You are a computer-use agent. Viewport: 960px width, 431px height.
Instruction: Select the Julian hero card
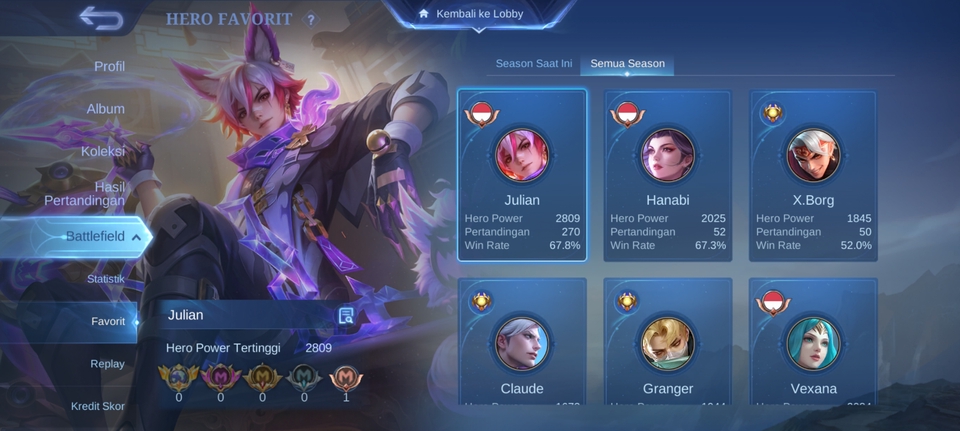(x=522, y=175)
